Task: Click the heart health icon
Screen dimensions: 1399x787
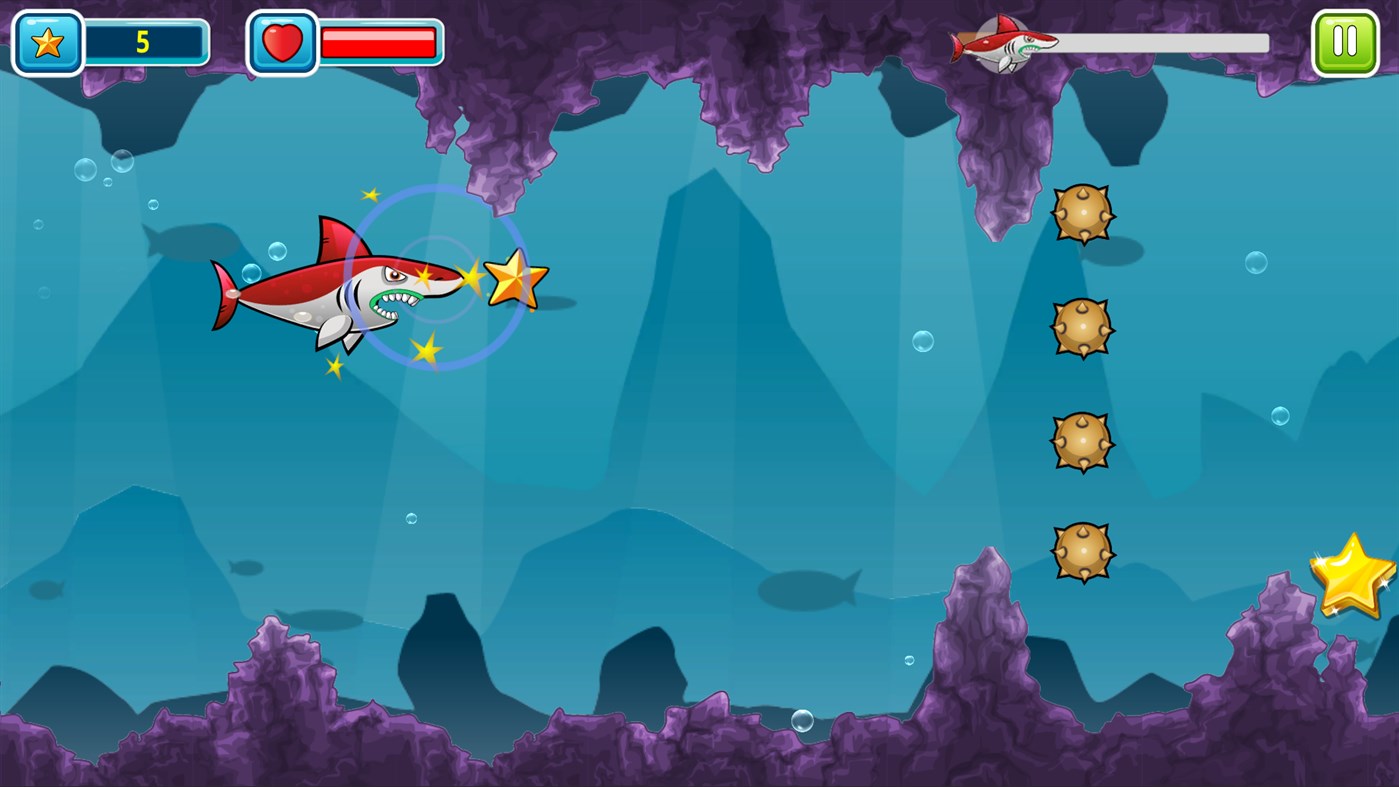Action: 283,42
